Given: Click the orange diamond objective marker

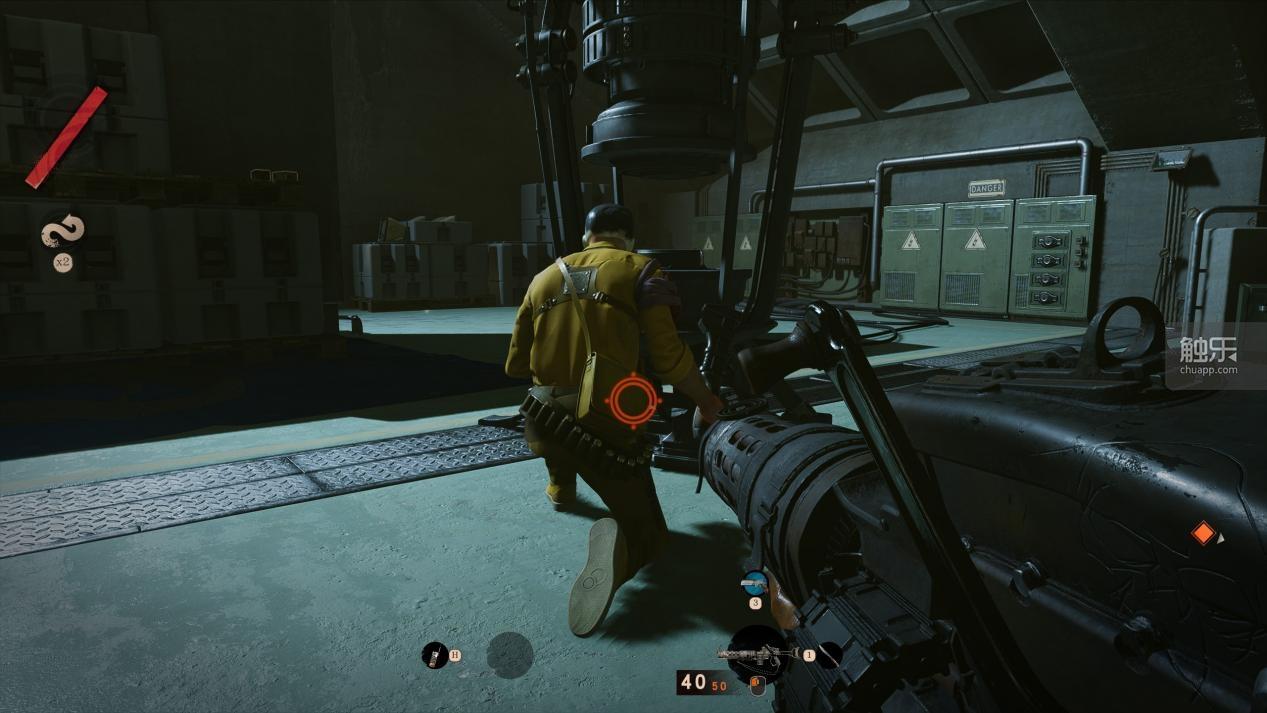Looking at the screenshot, I should (x=1203, y=534).
